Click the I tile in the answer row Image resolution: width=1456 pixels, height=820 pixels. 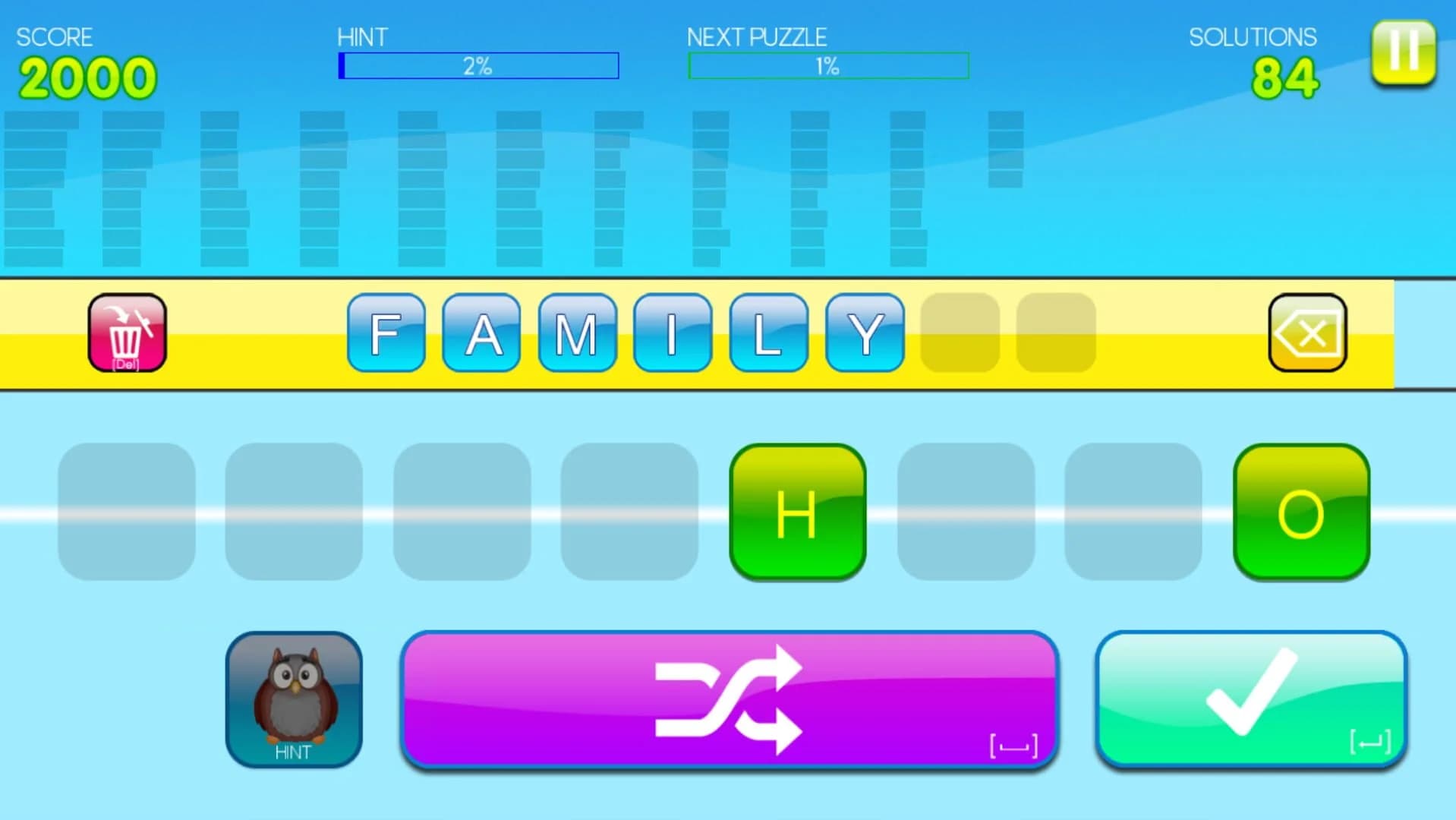pos(673,334)
